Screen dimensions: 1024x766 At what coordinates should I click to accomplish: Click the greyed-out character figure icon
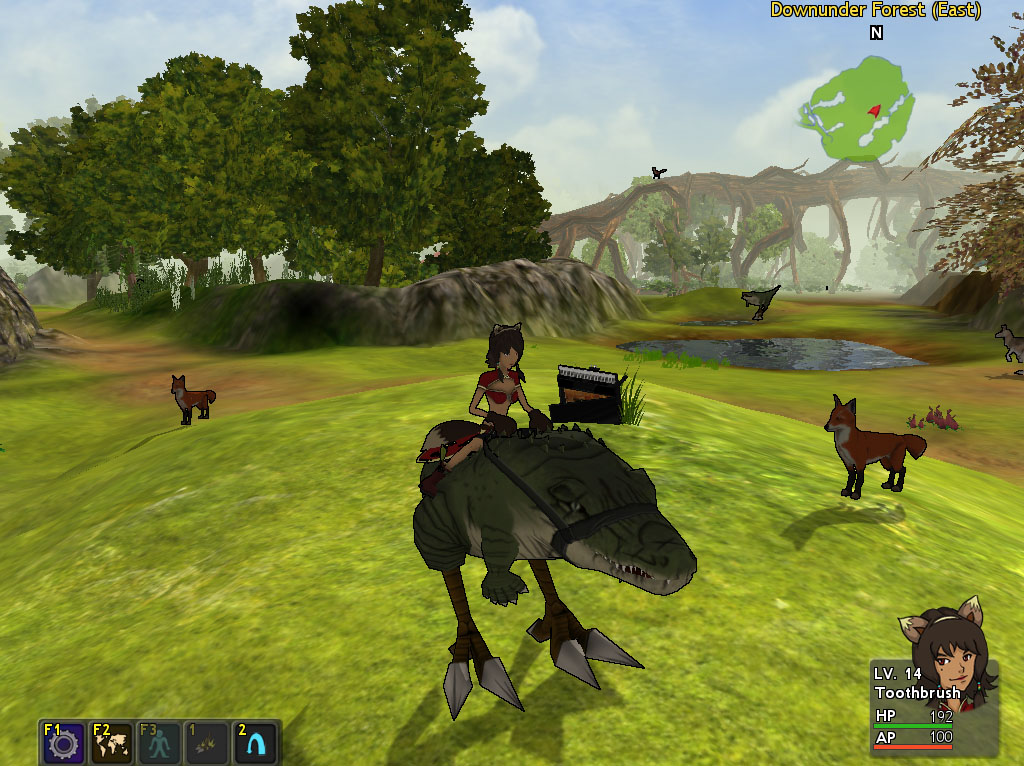pyautogui.click(x=159, y=743)
